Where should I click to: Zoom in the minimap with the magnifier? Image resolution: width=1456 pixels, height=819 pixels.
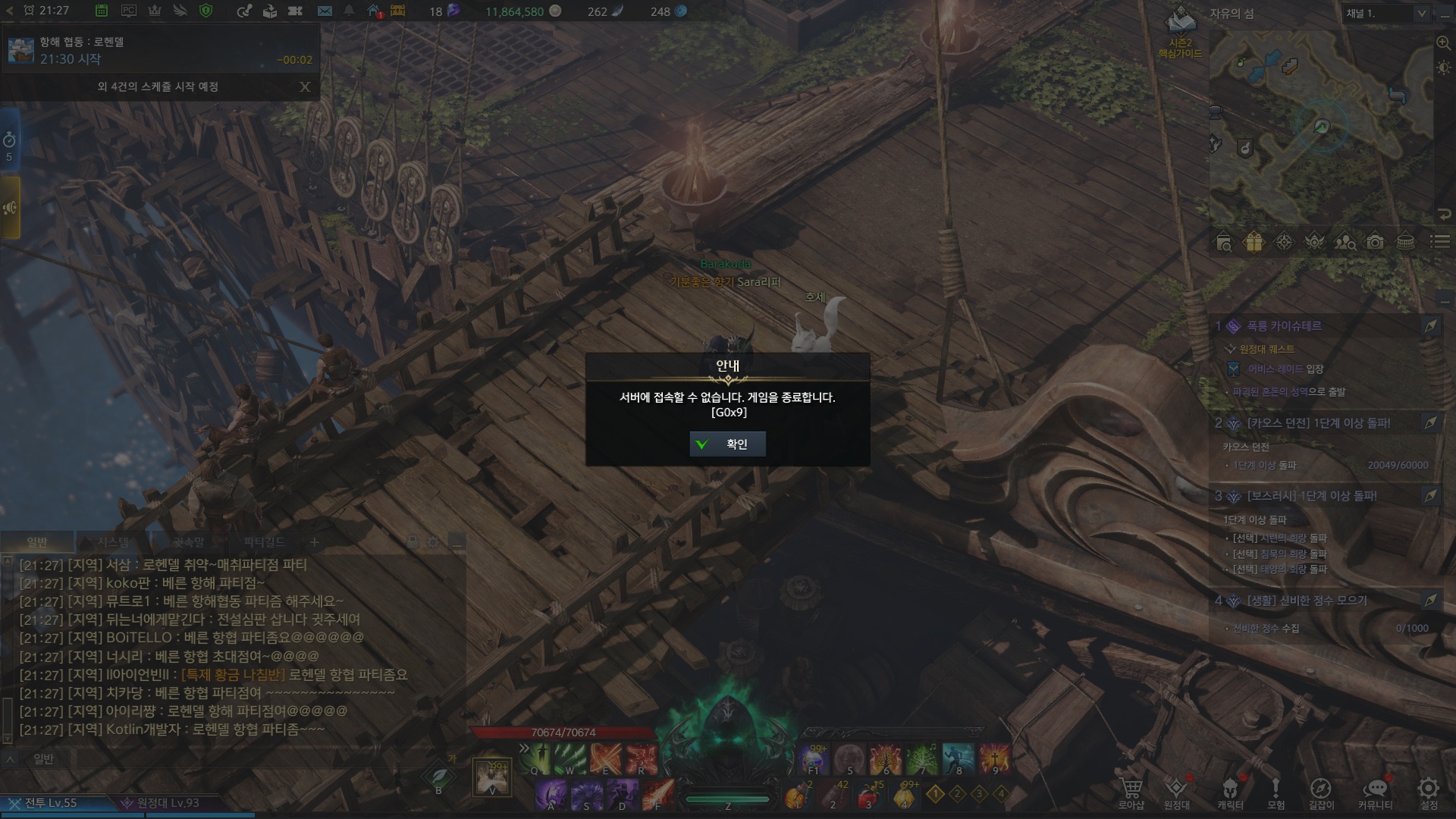(x=1443, y=43)
